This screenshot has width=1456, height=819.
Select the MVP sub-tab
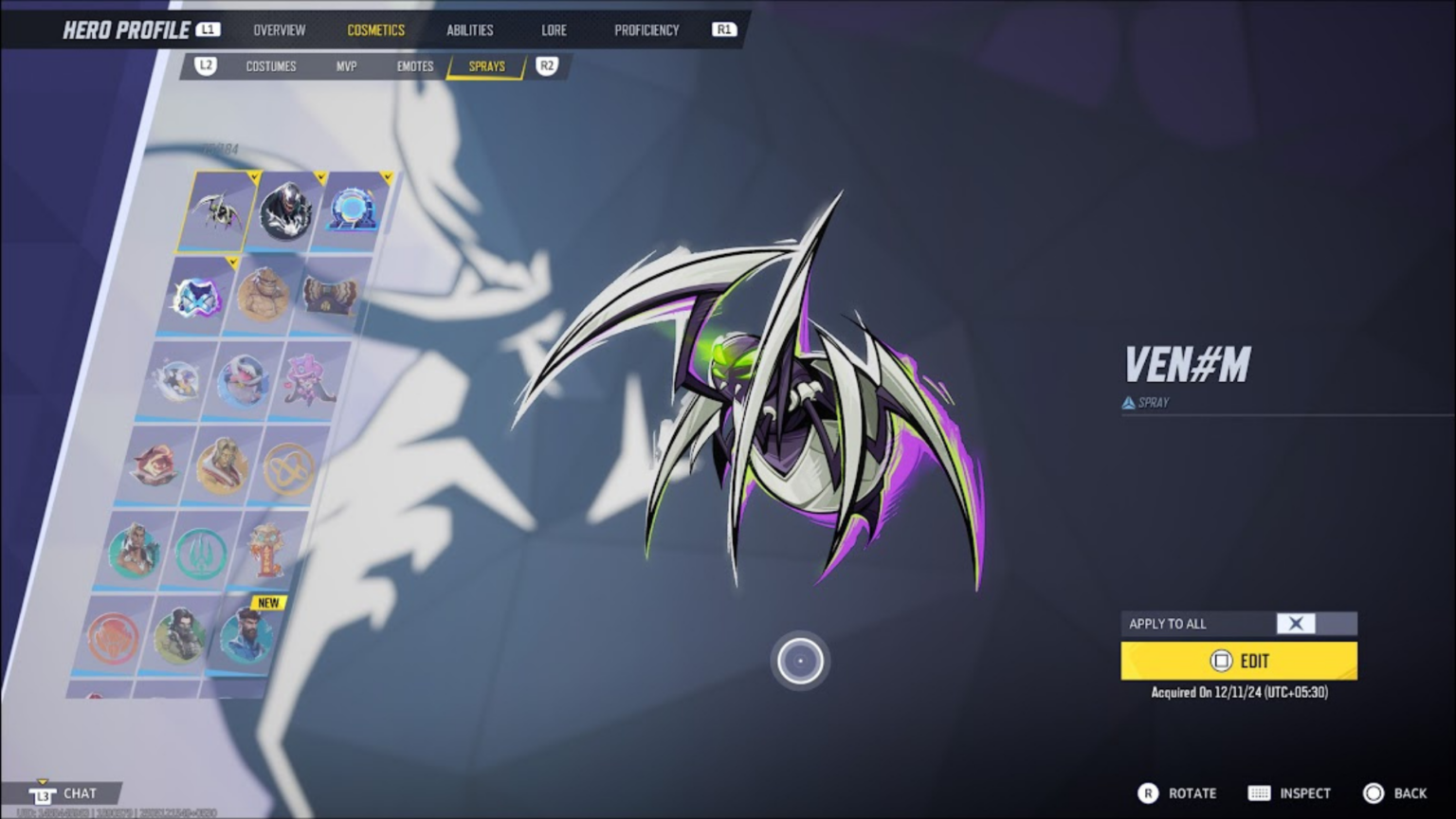[346, 66]
